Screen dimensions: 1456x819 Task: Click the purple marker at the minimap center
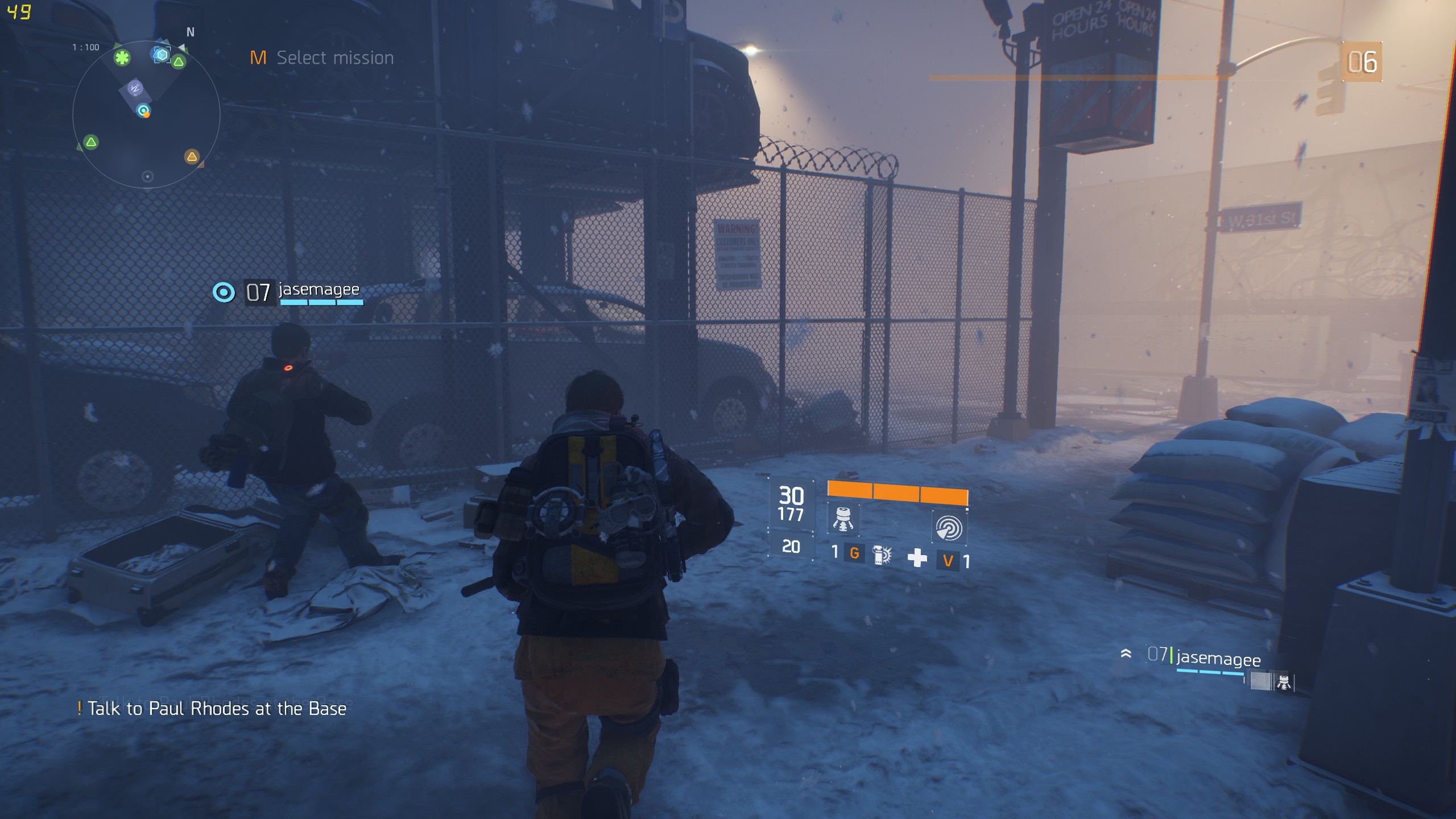tap(134, 89)
